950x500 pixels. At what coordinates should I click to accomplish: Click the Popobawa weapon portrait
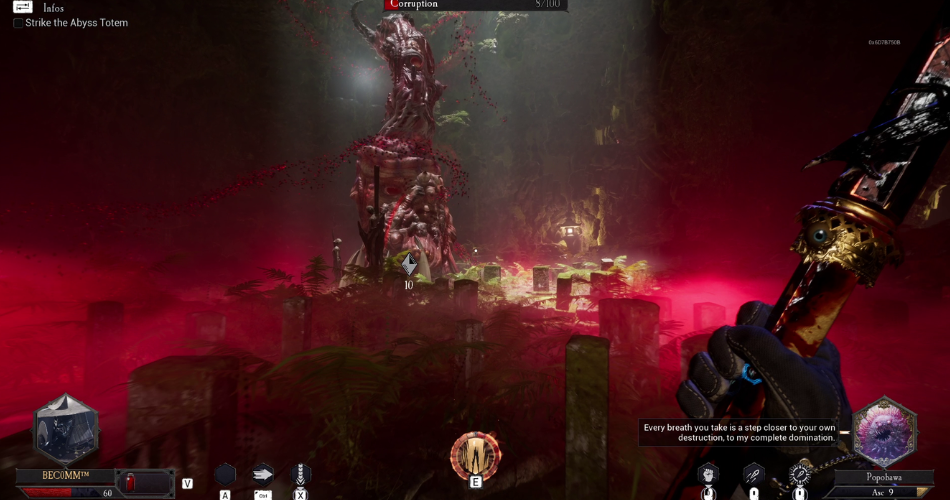coord(883,431)
